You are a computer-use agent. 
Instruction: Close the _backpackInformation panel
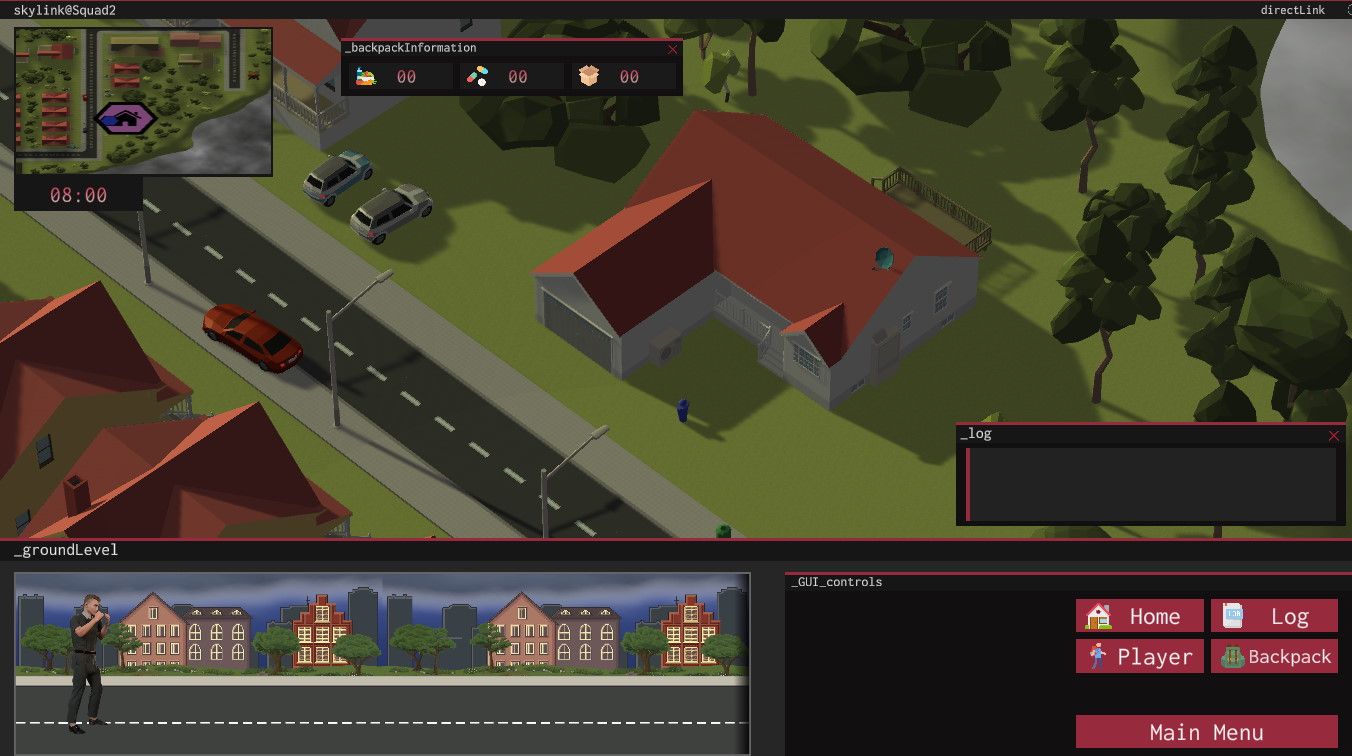pyautogui.click(x=672, y=48)
